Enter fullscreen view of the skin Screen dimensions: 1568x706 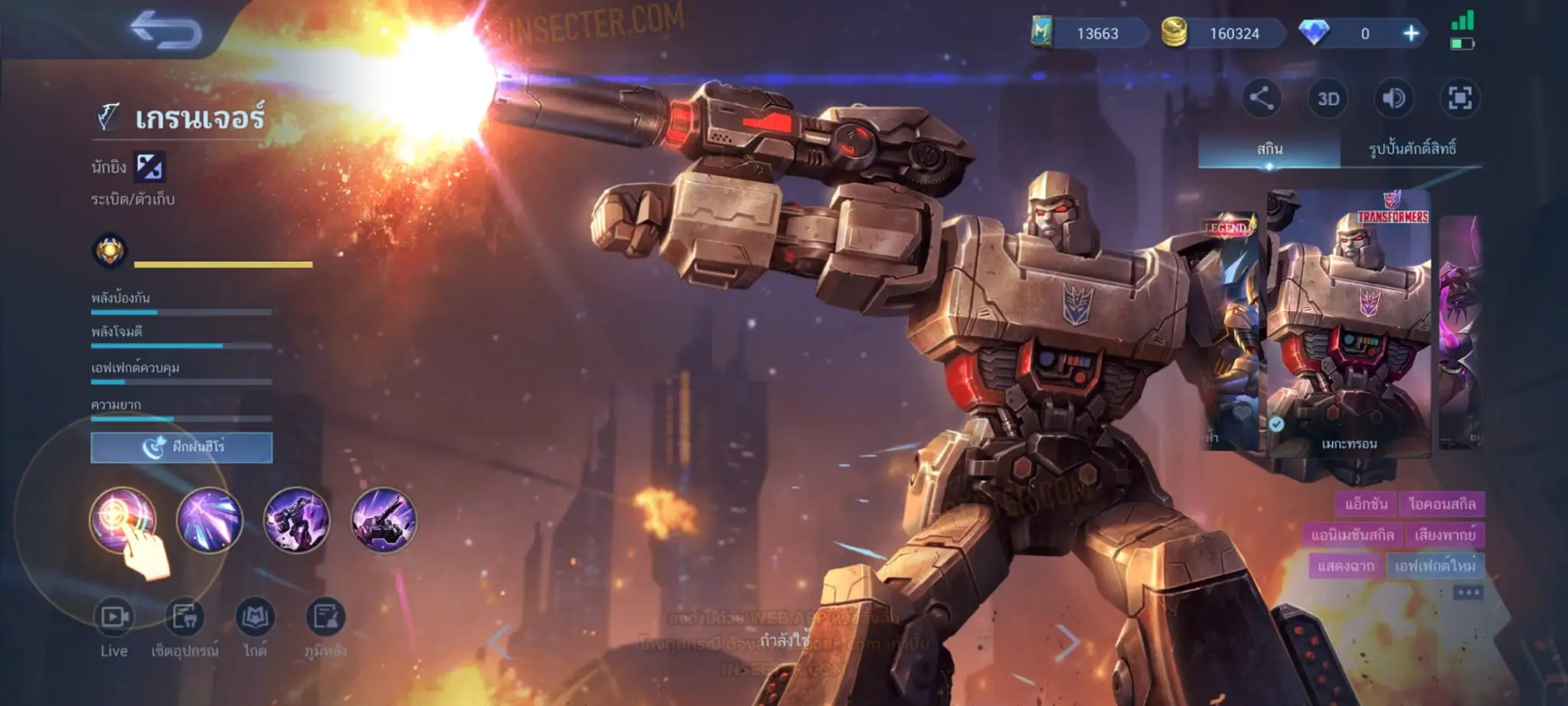pyautogui.click(x=1459, y=98)
